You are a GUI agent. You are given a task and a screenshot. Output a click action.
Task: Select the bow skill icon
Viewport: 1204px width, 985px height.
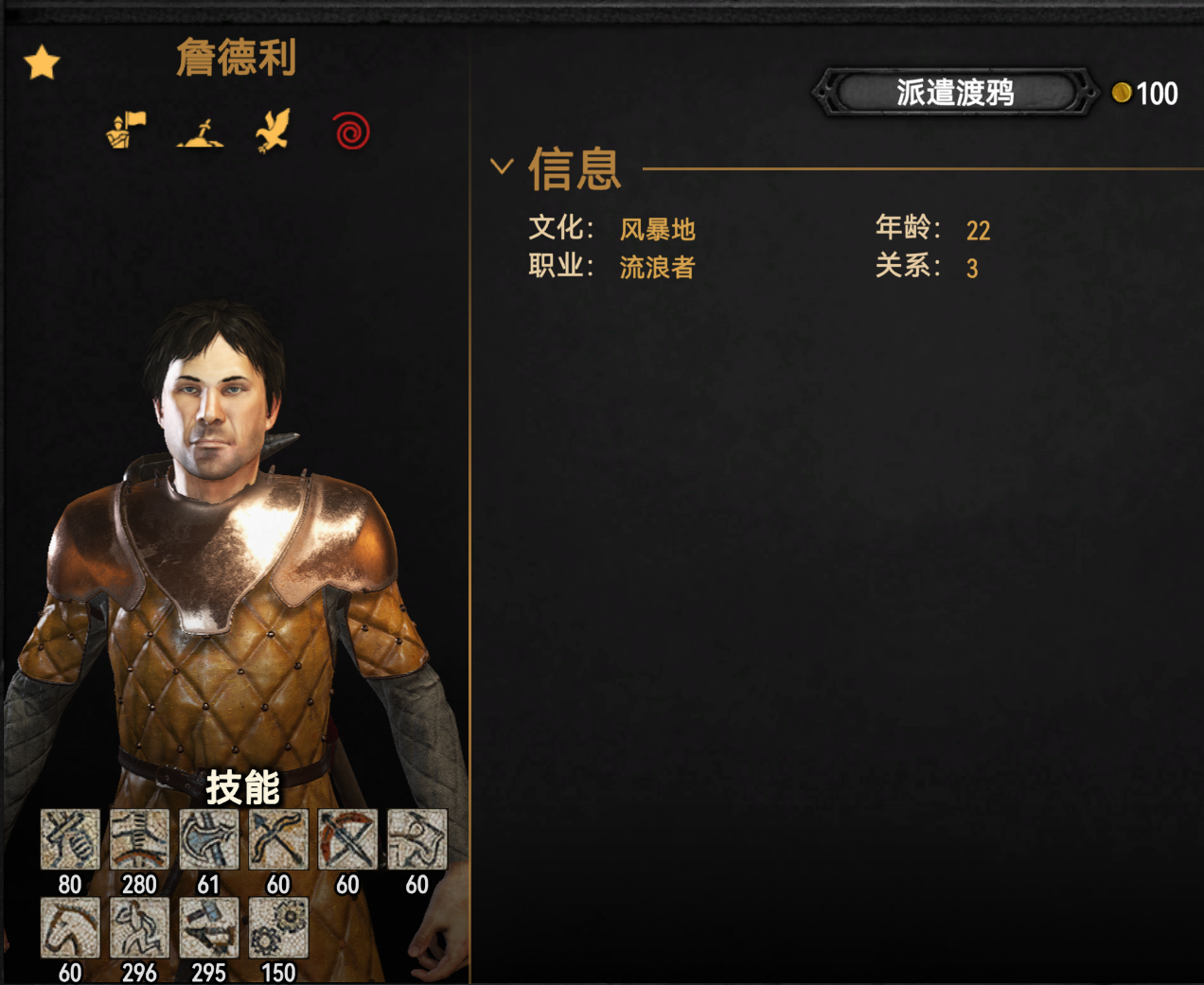(278, 839)
